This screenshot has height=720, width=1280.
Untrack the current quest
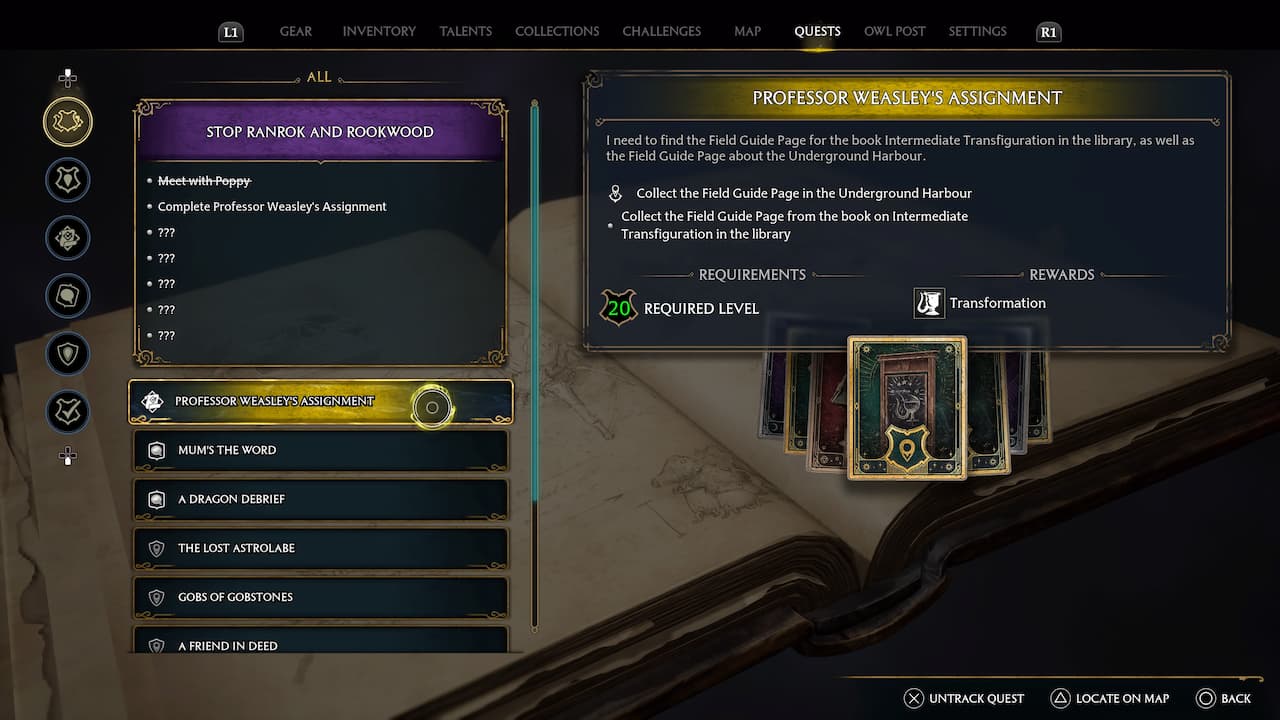click(x=964, y=698)
